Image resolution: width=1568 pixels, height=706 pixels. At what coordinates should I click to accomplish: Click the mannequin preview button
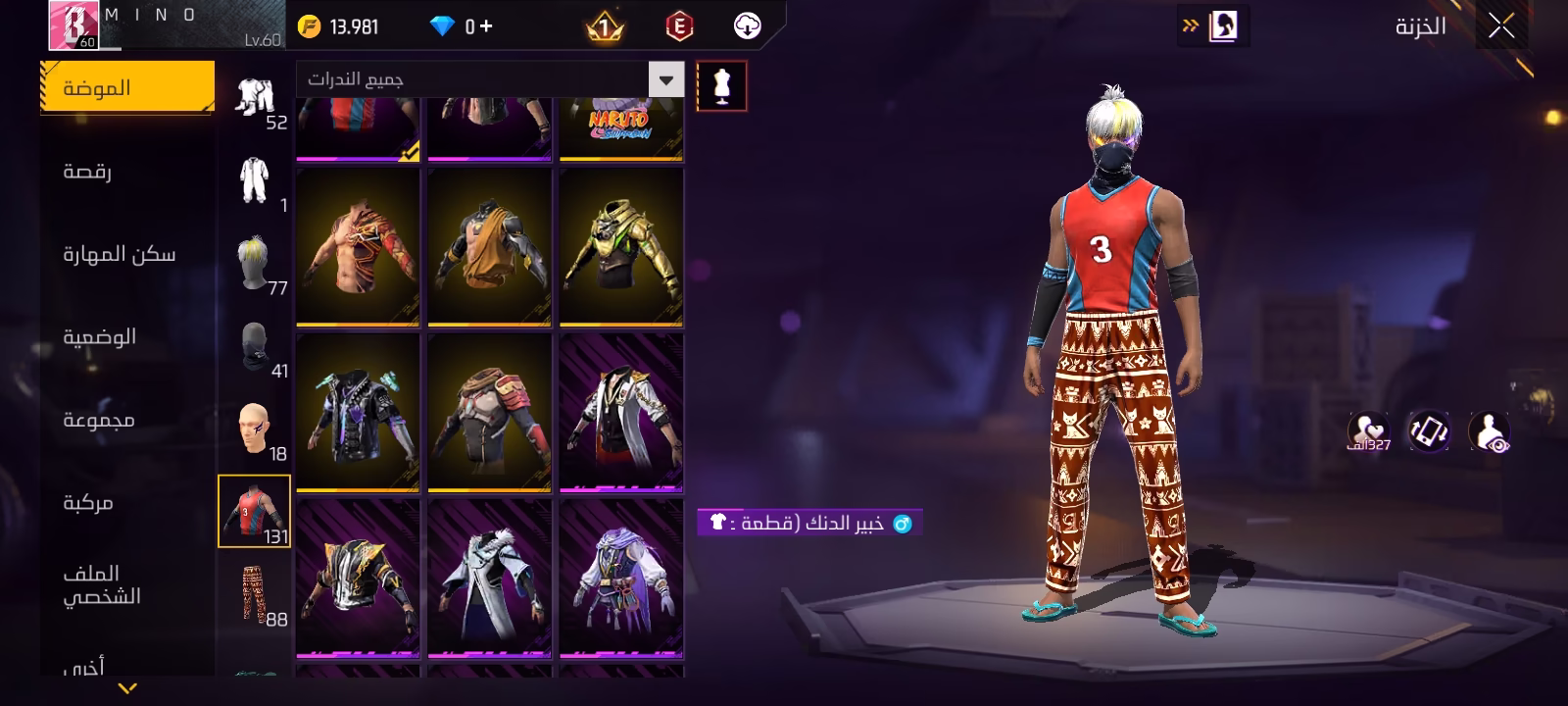pyautogui.click(x=721, y=86)
